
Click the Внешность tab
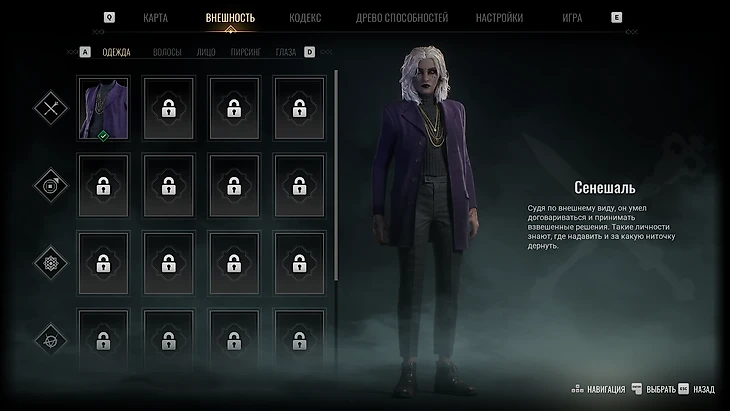(230, 18)
